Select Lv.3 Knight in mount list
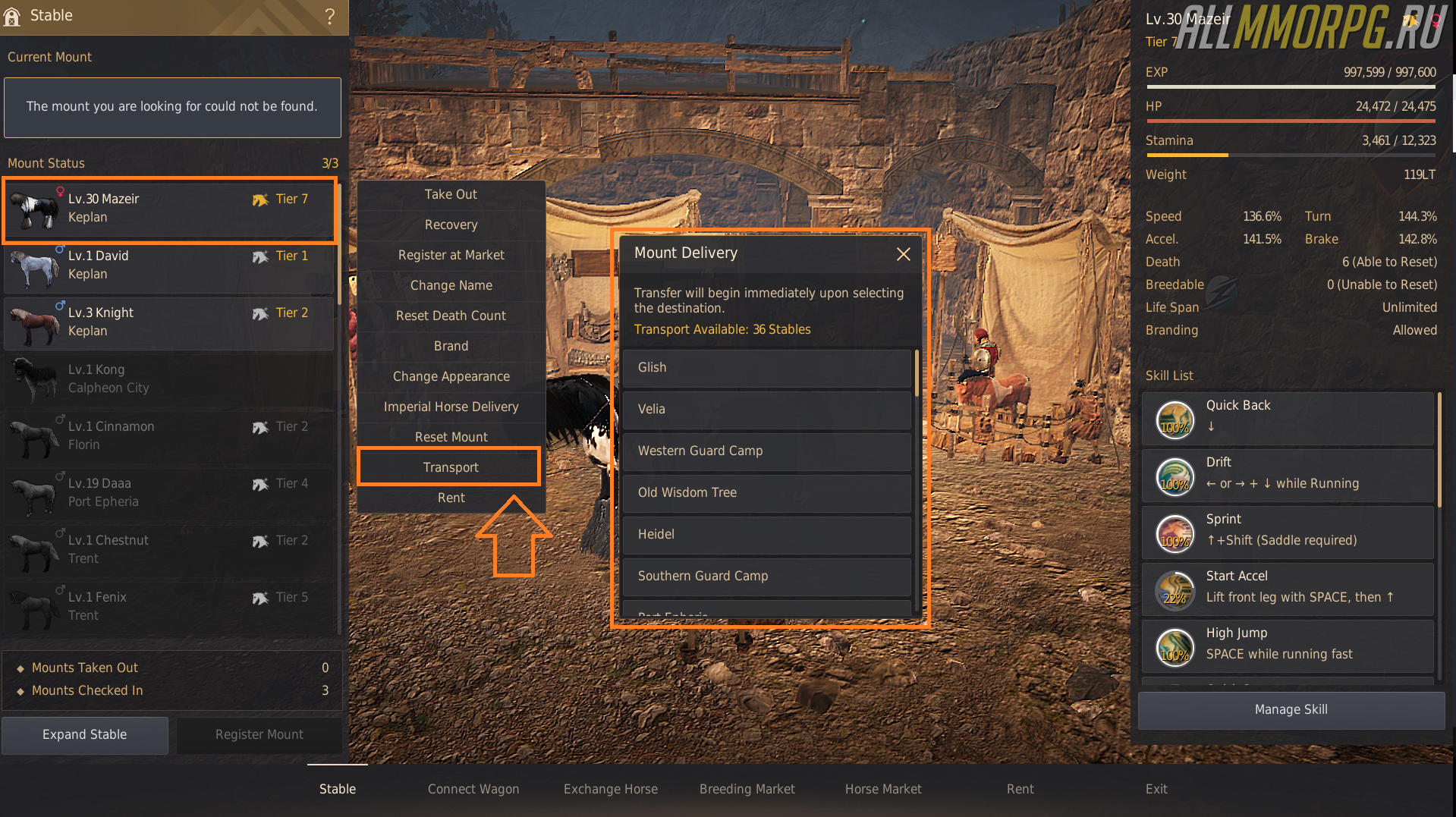 pyautogui.click(x=169, y=322)
